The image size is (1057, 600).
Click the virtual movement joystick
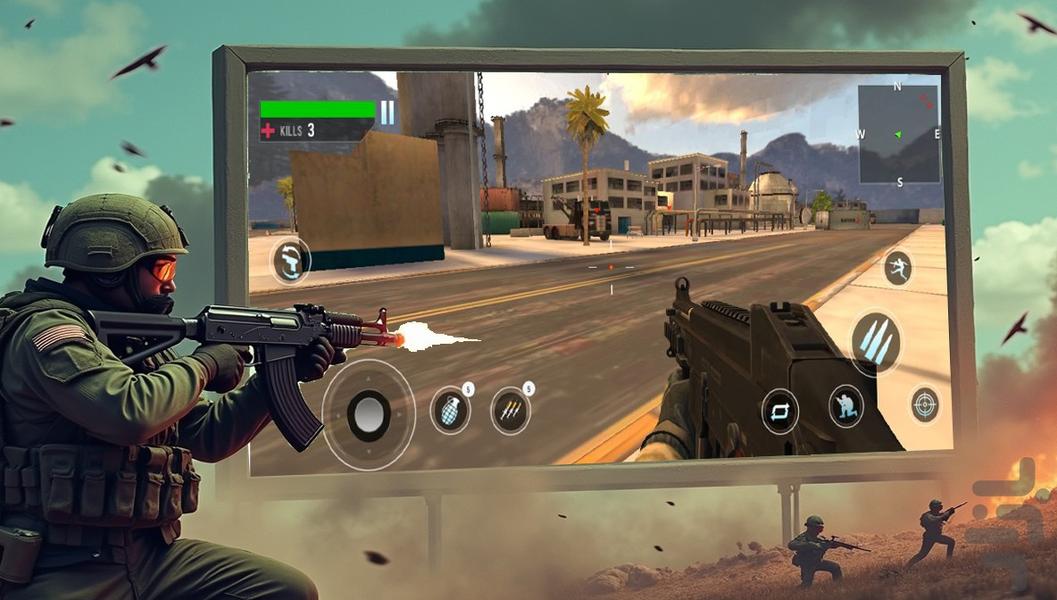(x=369, y=414)
